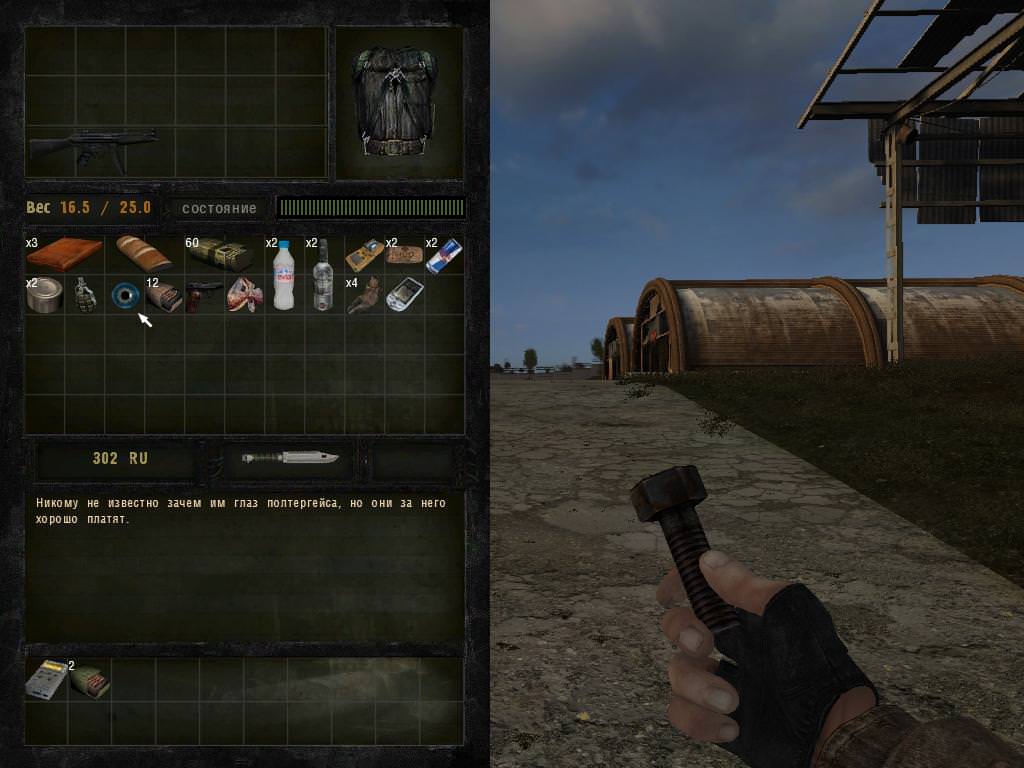The height and width of the screenshot is (768, 1024).
Task: Select the detector device in the belt row
Action: click(x=44, y=678)
